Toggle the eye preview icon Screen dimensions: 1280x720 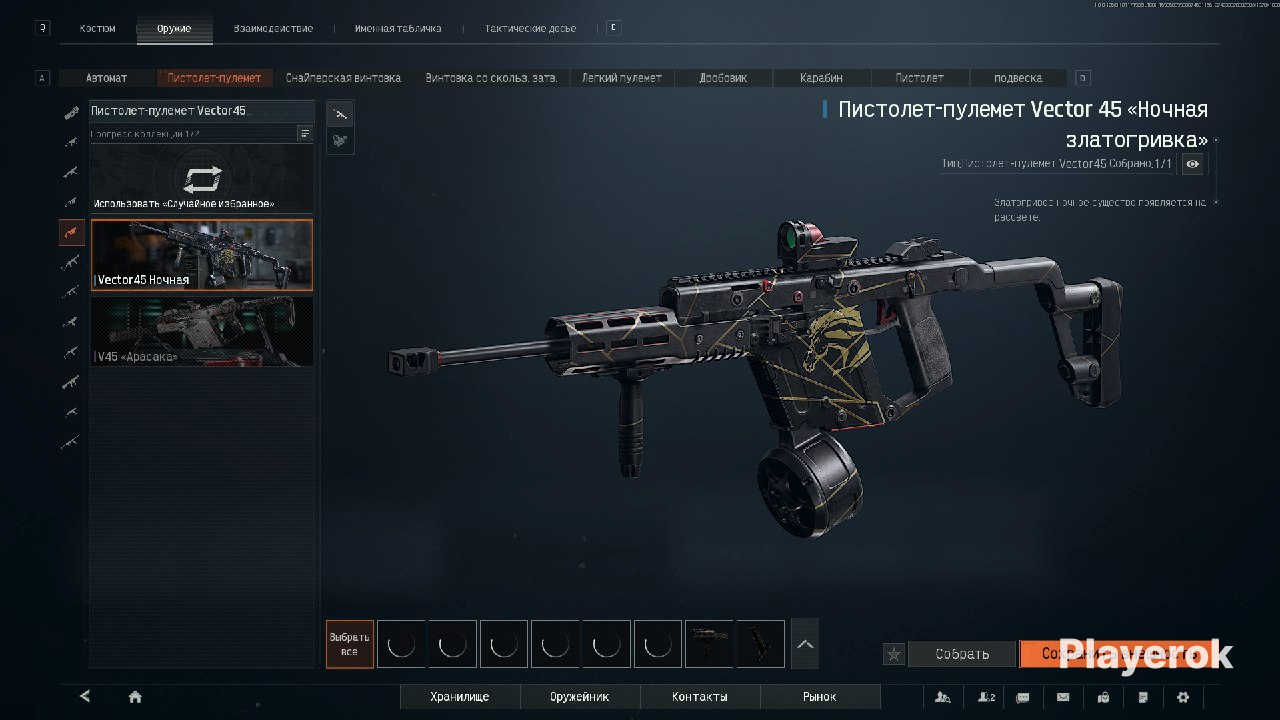coord(1192,164)
